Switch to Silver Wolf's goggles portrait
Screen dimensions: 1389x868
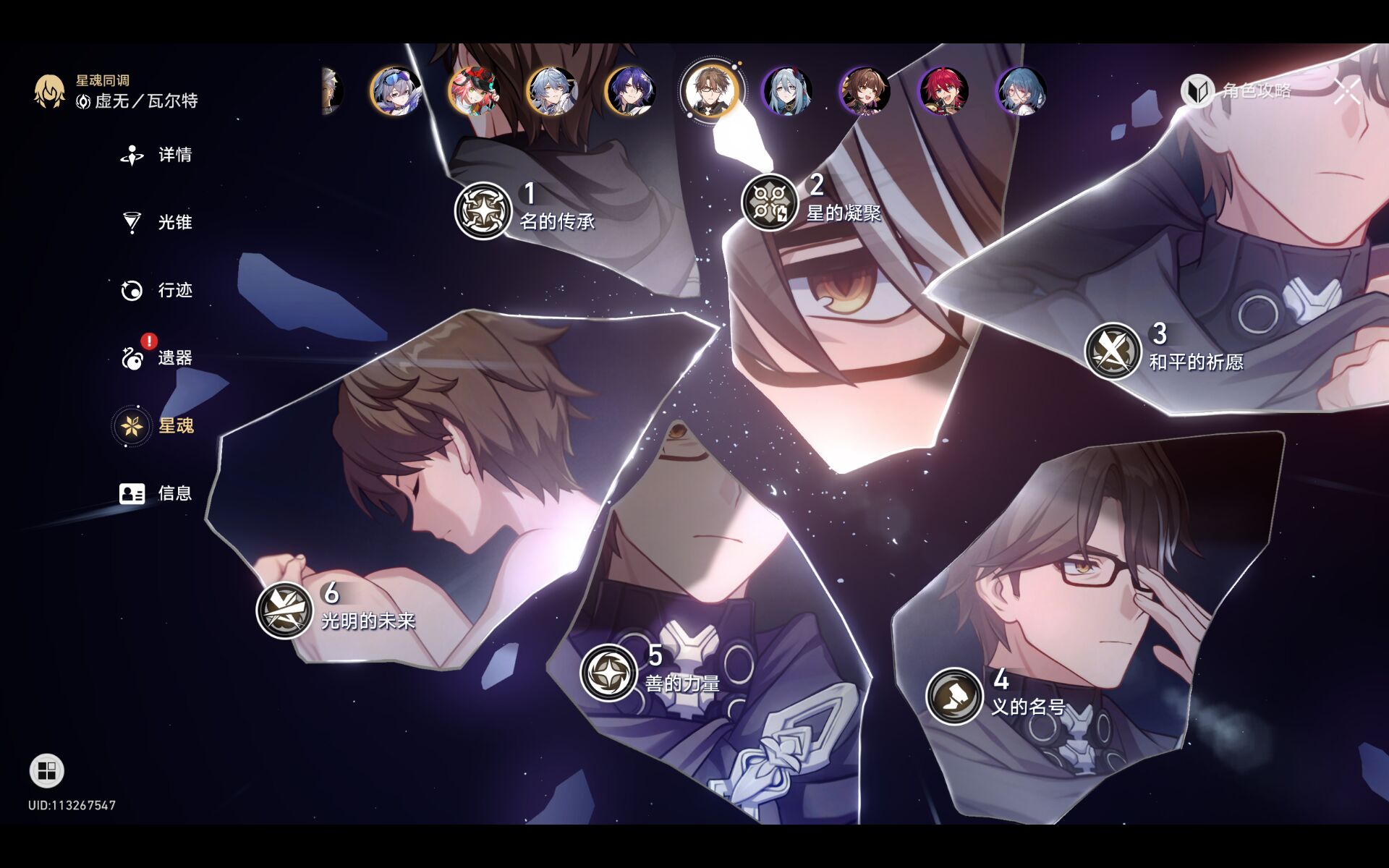pos(396,92)
